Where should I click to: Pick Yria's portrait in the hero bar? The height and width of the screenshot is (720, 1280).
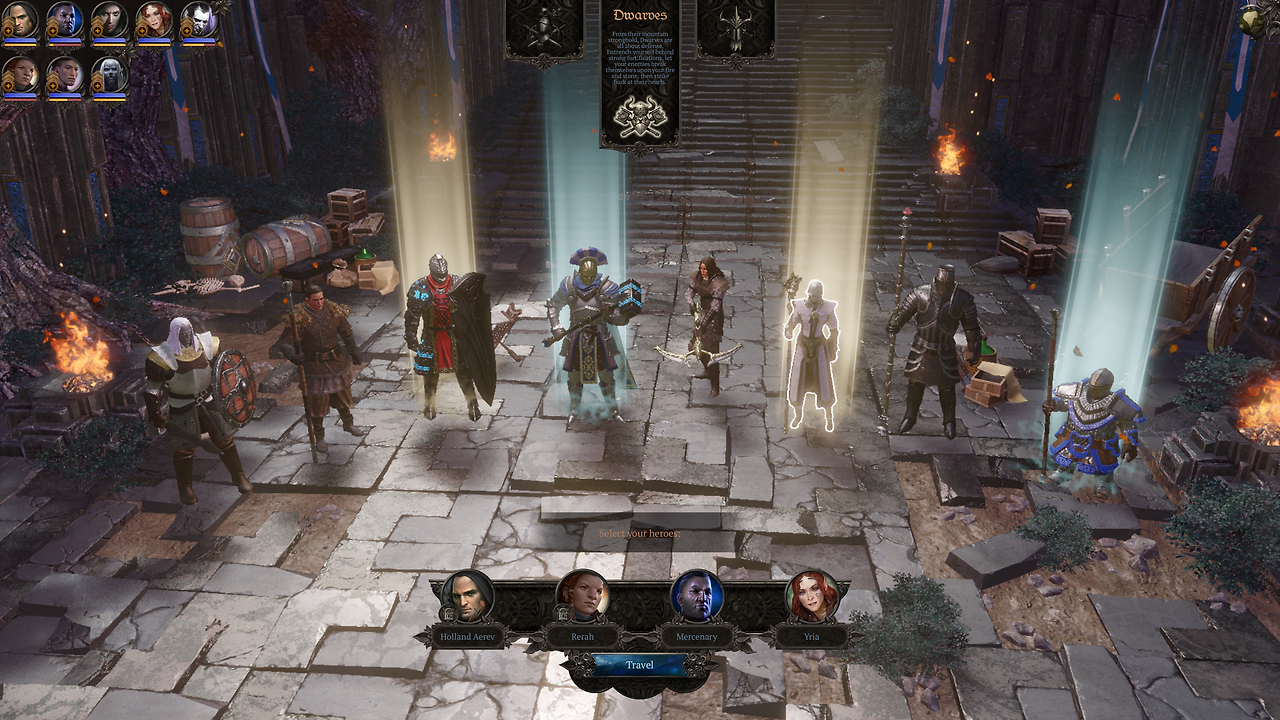(x=811, y=598)
